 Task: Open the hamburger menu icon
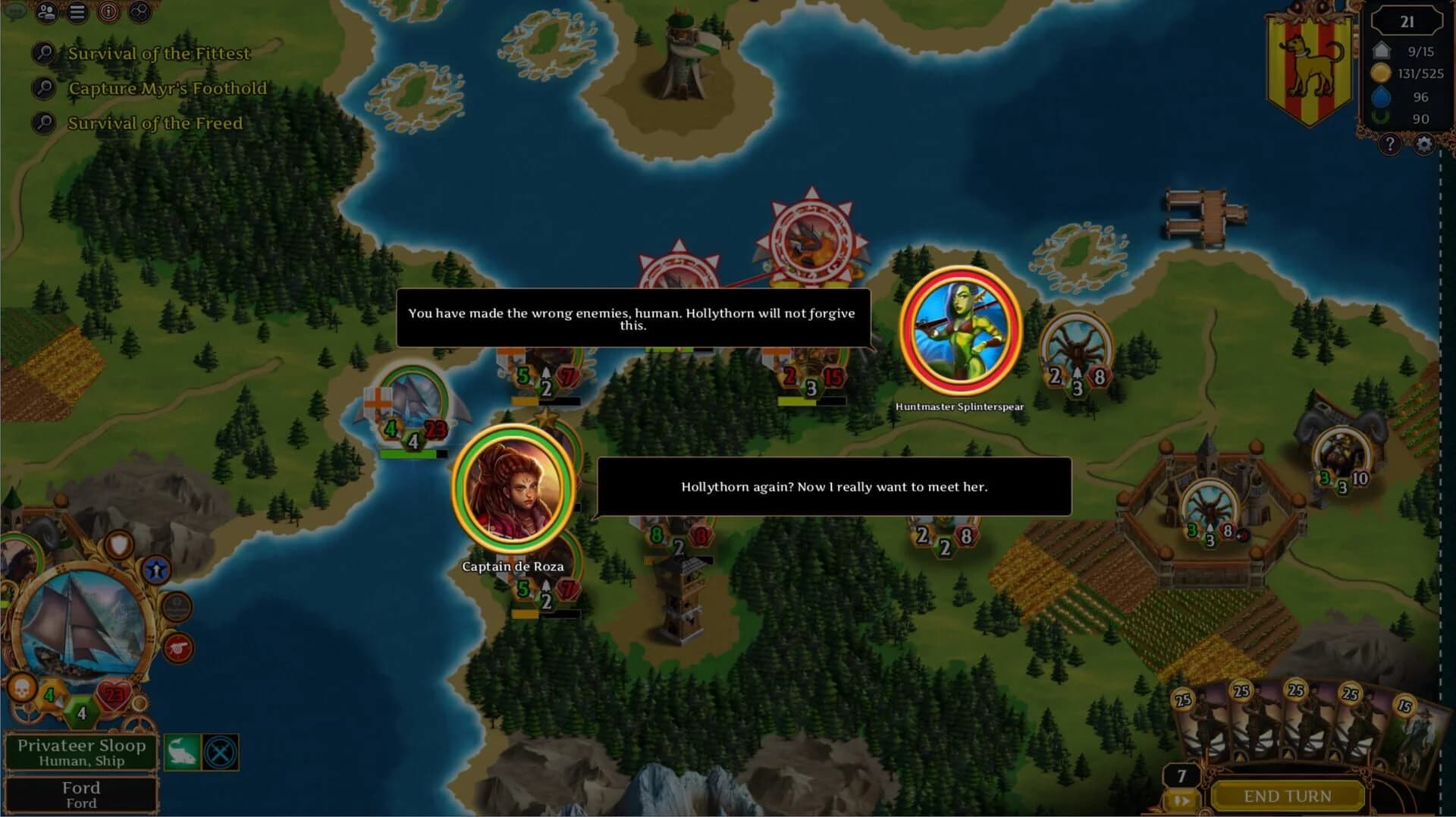[78, 12]
